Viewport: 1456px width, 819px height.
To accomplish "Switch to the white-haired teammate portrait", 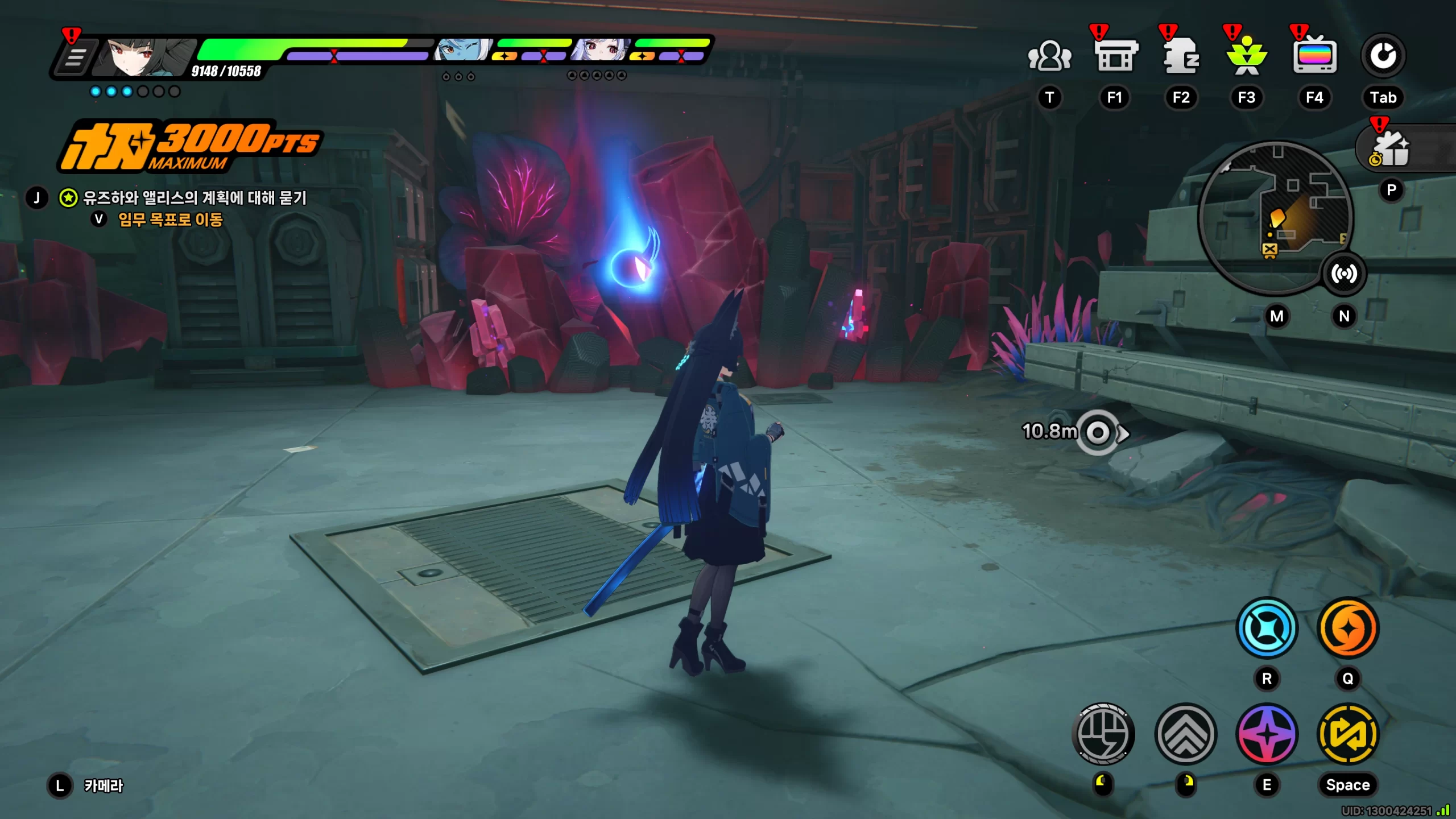I will click(x=601, y=50).
